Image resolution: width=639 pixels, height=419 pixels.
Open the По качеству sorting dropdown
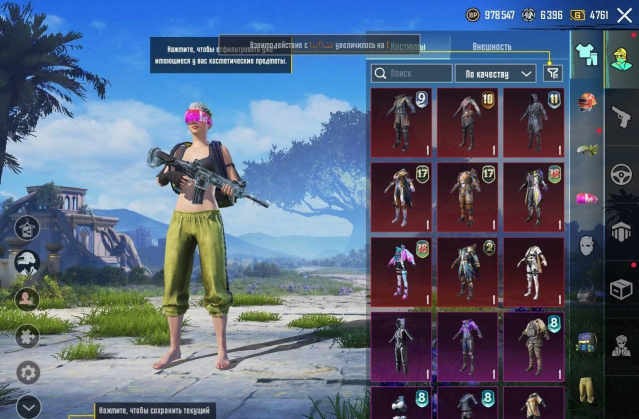point(495,73)
